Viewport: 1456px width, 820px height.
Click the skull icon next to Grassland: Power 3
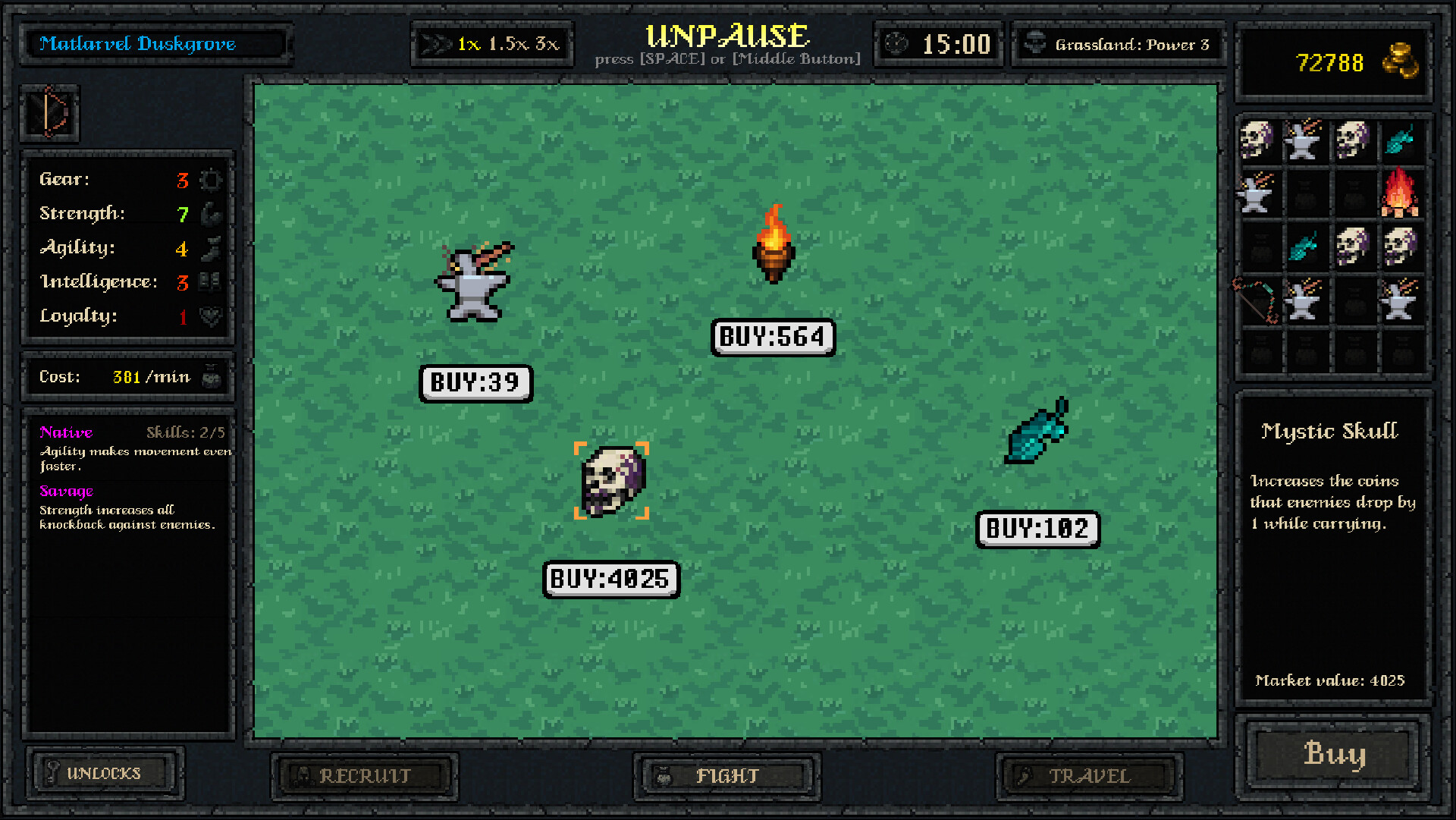click(x=1035, y=43)
